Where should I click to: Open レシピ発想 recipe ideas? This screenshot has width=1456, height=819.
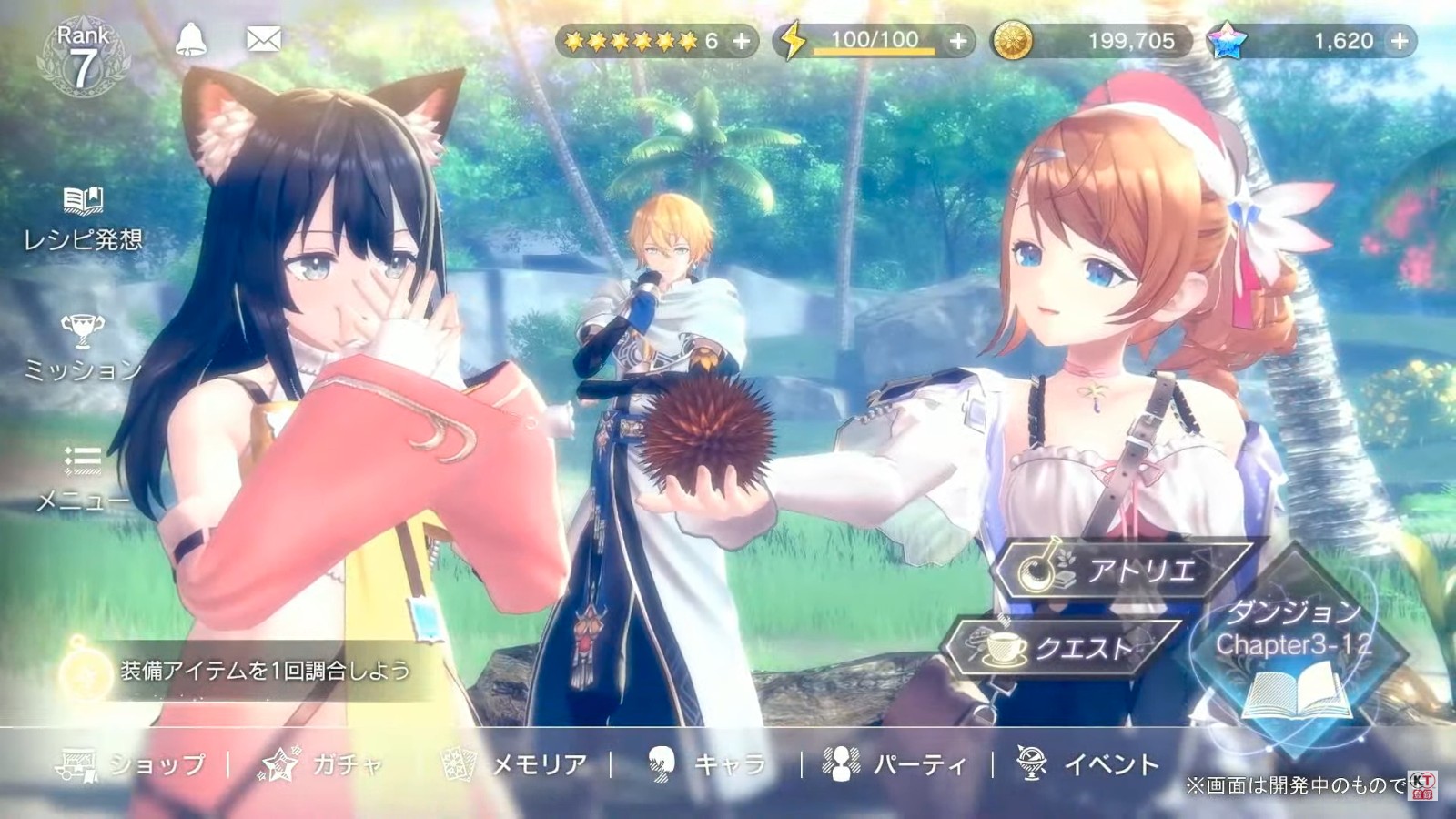tap(83, 218)
